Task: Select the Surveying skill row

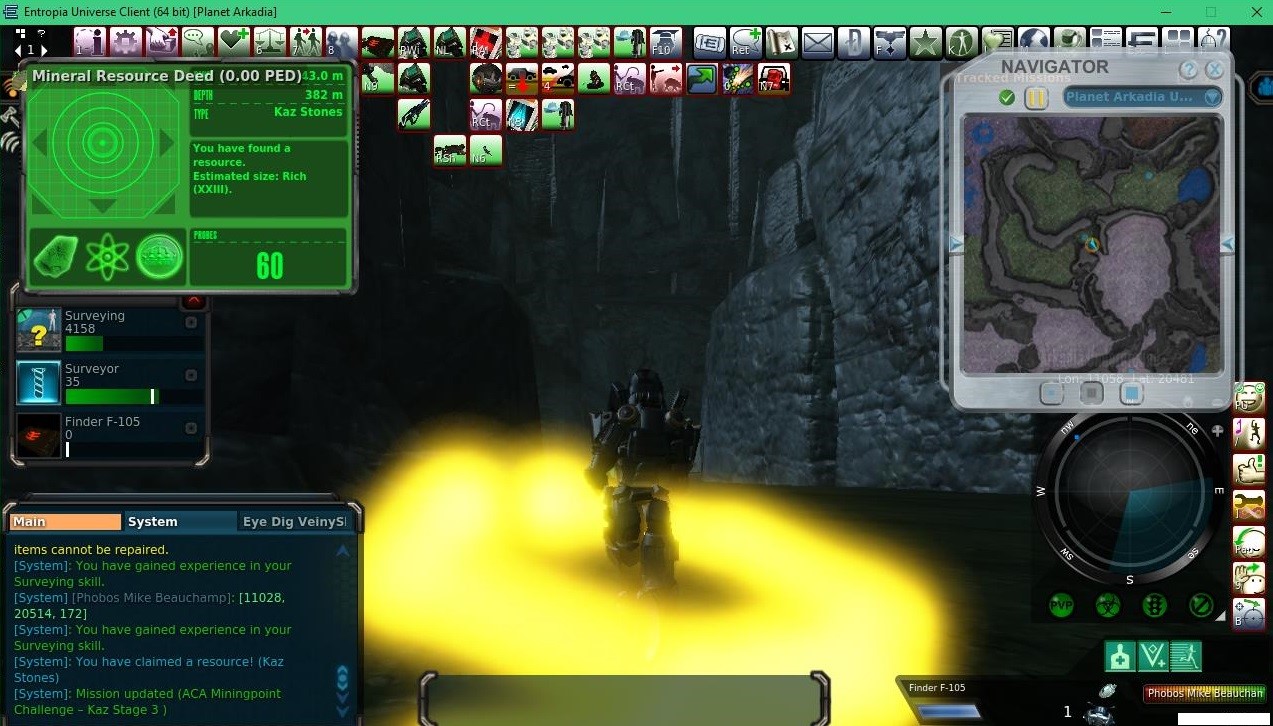Action: [x=110, y=329]
